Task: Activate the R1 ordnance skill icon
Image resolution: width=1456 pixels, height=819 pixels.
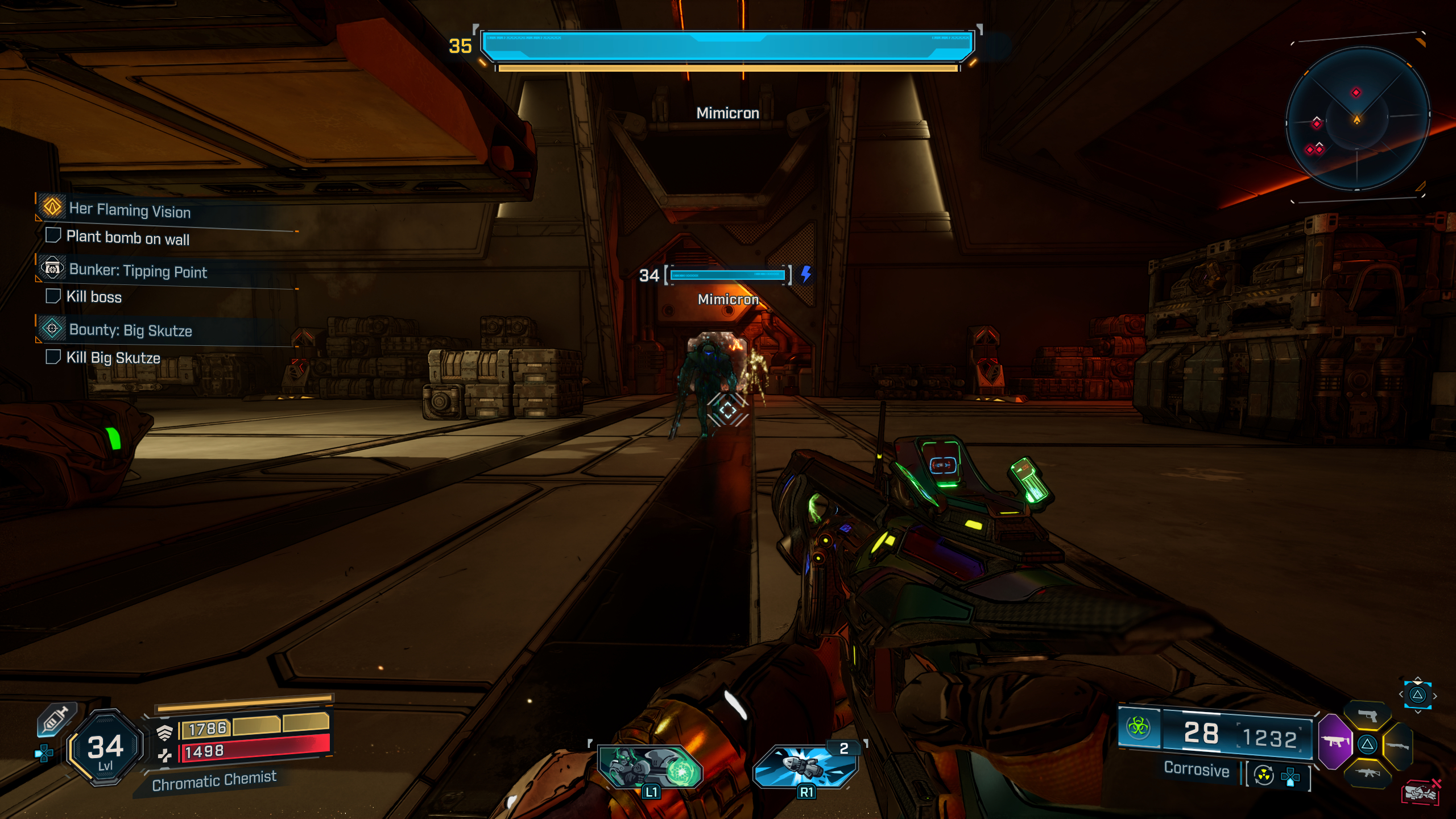Action: (805, 767)
